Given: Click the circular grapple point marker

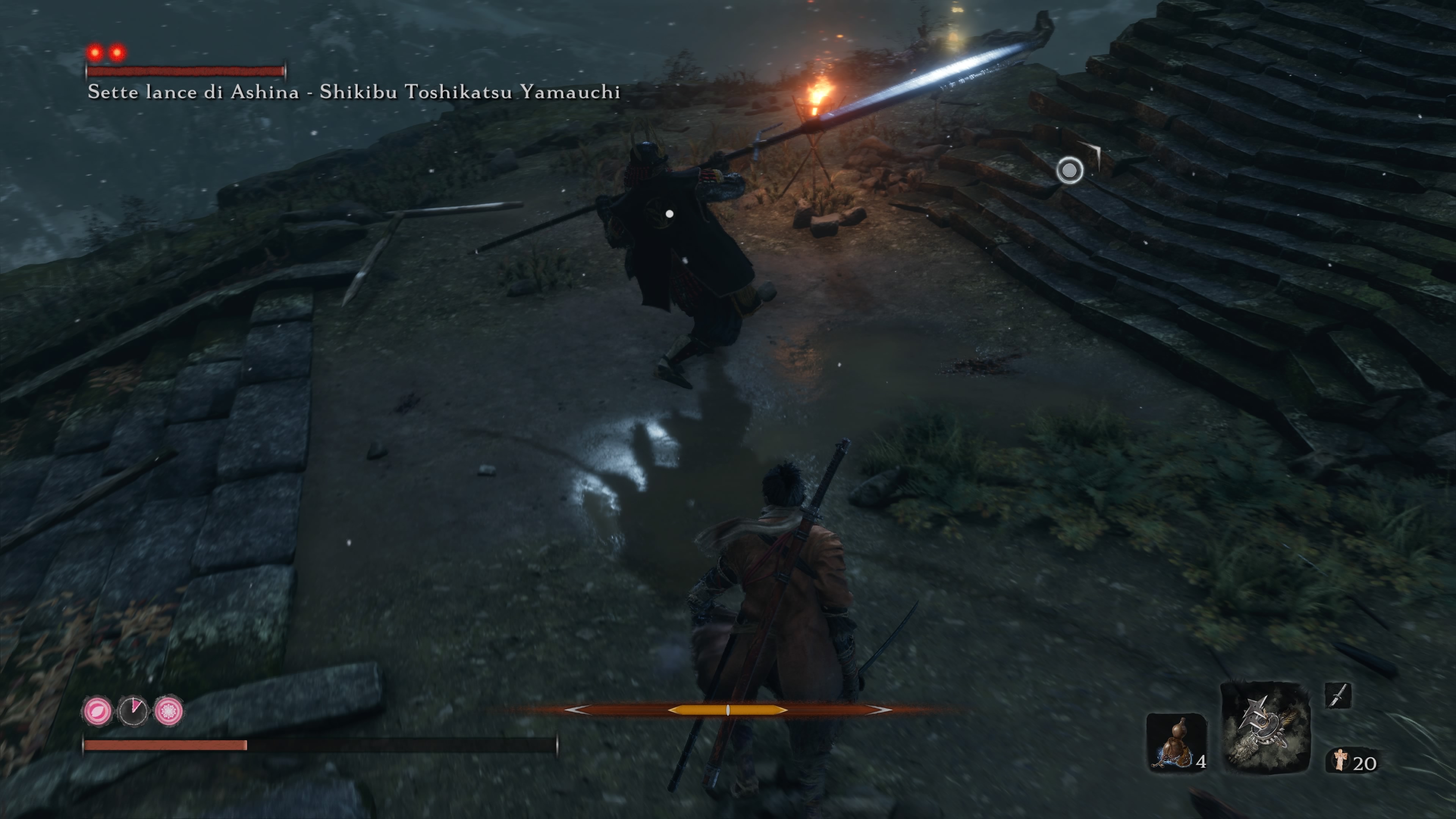Looking at the screenshot, I should 1069,170.
